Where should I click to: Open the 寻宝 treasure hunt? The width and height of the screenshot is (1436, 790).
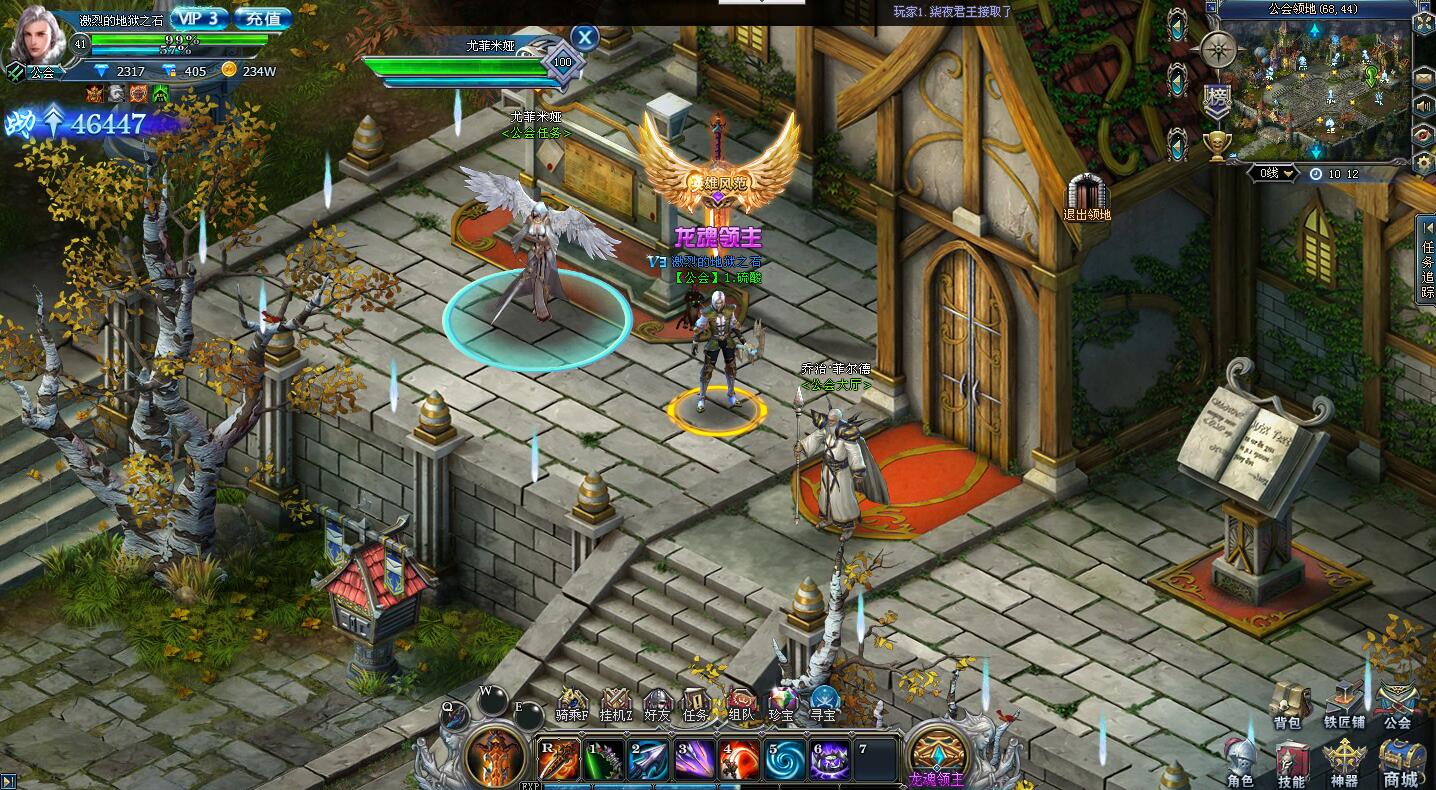click(x=823, y=704)
